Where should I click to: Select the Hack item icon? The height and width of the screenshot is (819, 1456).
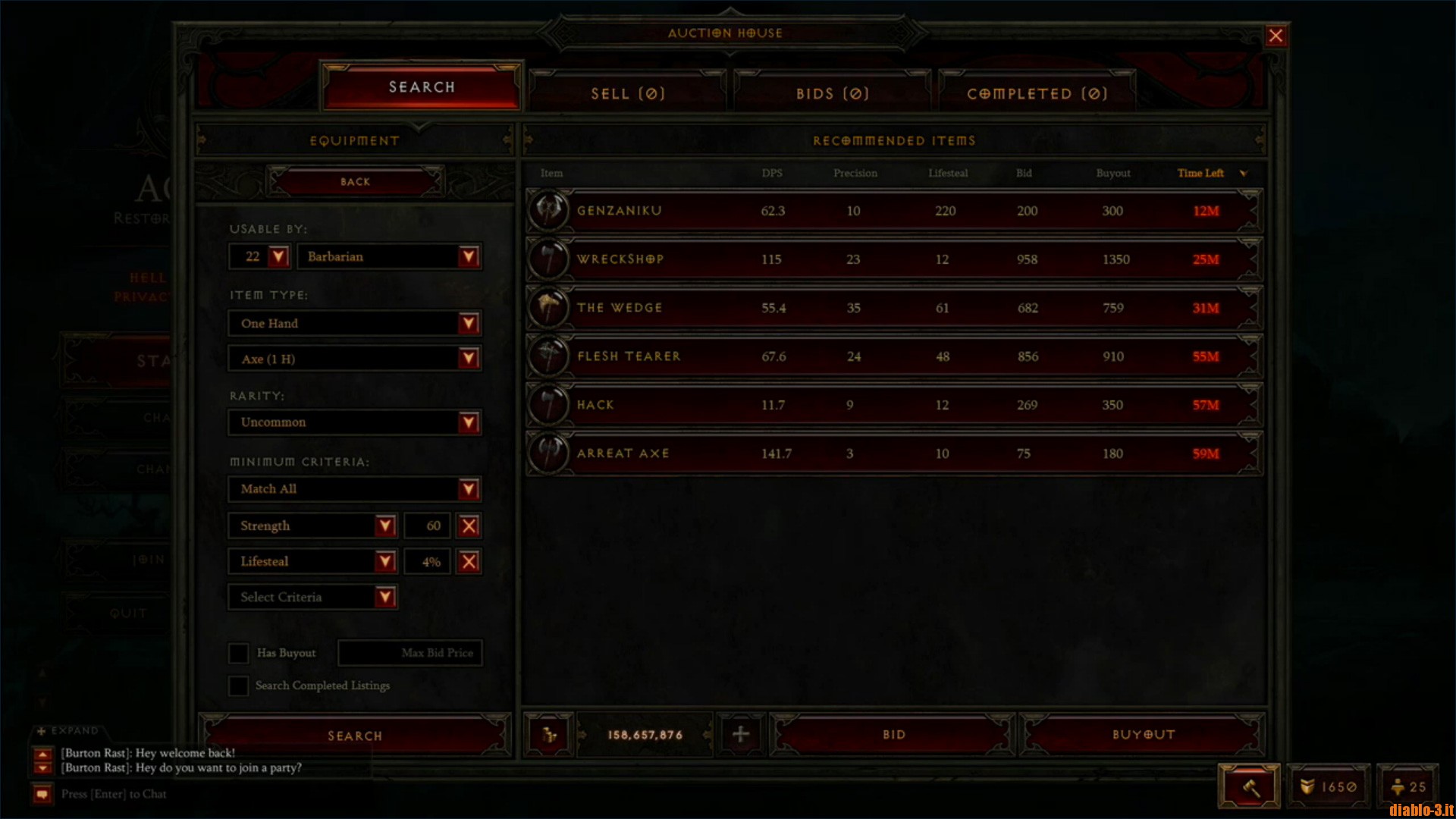550,404
